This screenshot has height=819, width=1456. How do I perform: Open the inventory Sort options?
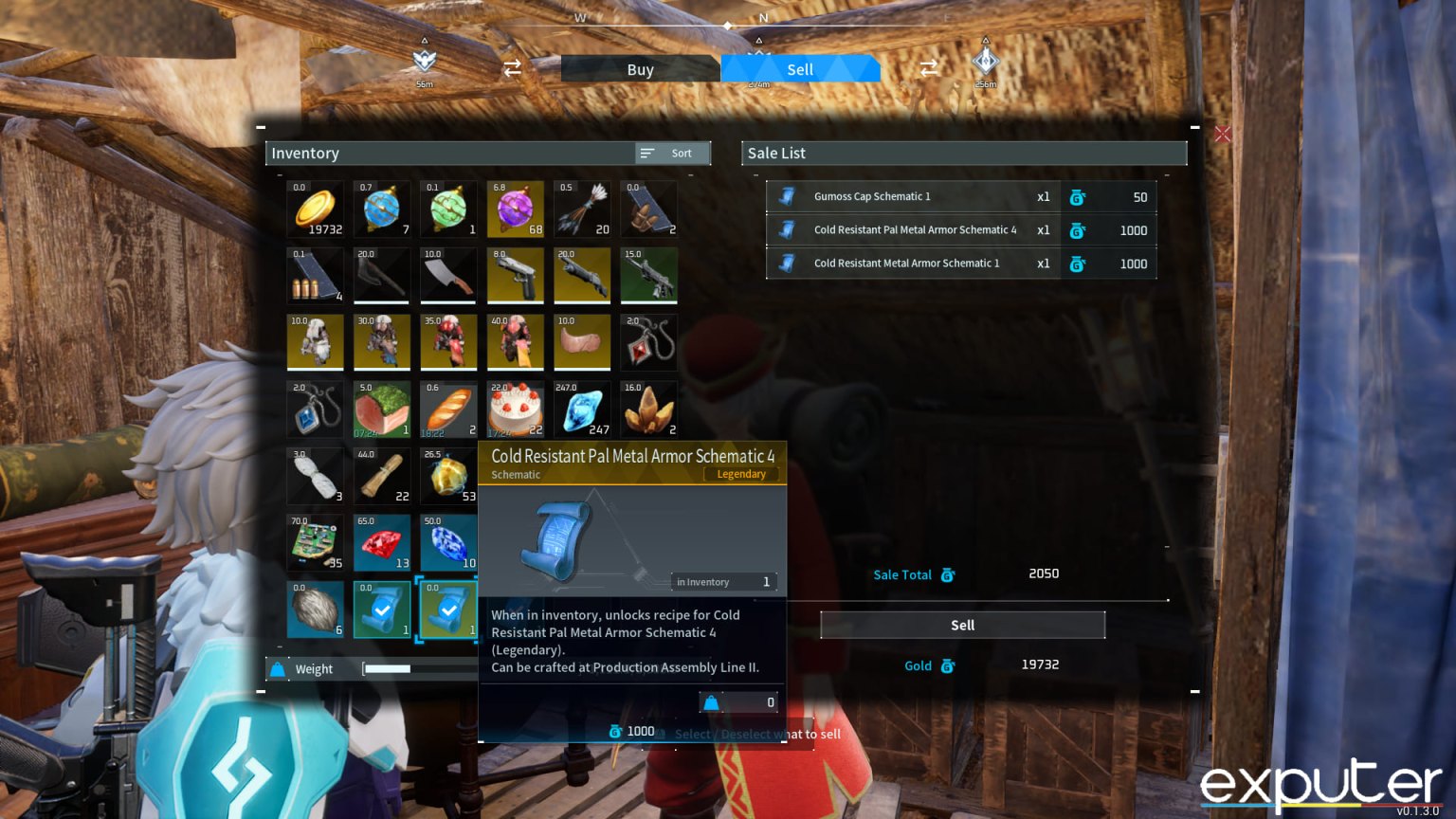pos(671,153)
